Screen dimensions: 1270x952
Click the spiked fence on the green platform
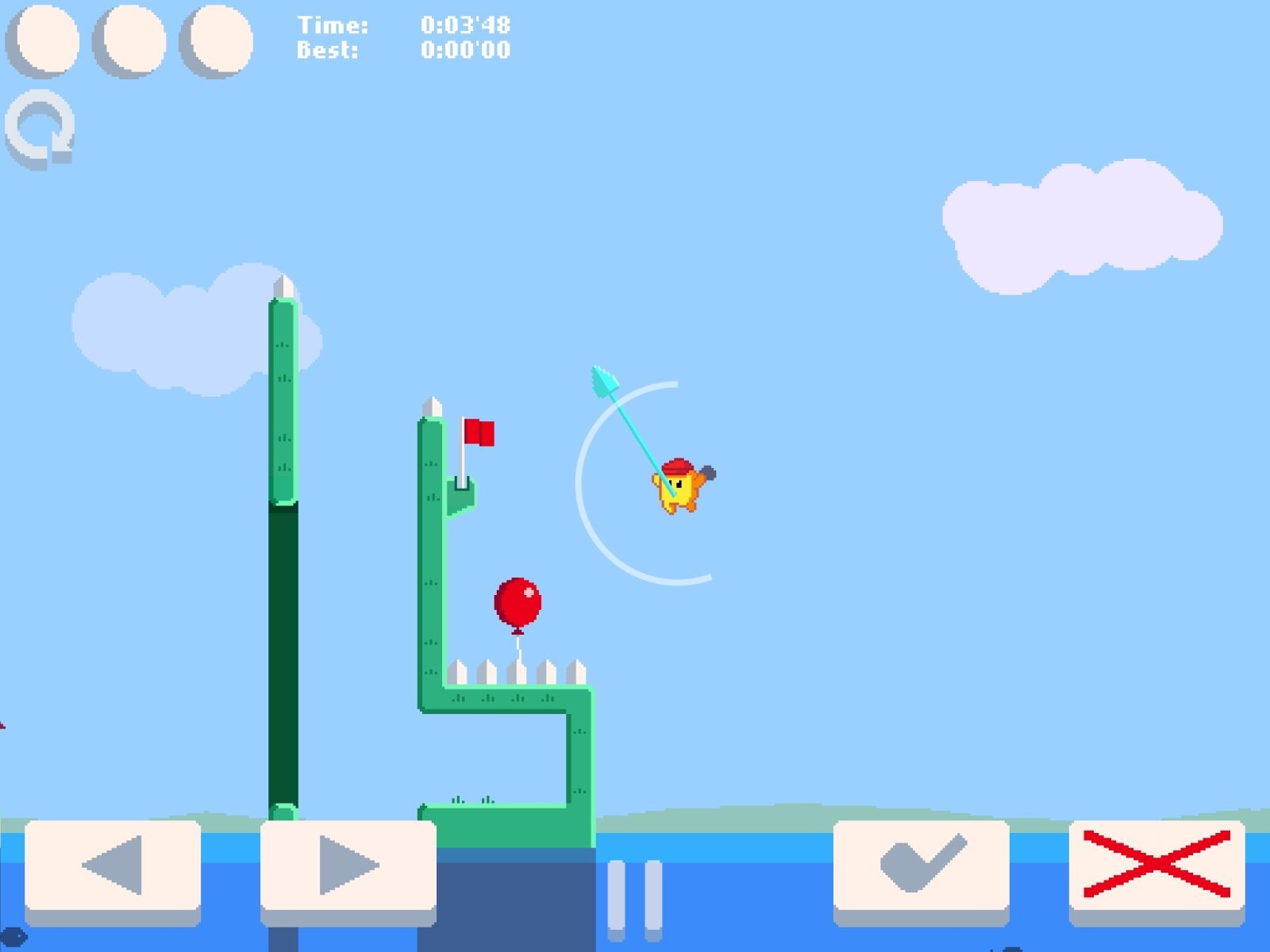click(516, 670)
